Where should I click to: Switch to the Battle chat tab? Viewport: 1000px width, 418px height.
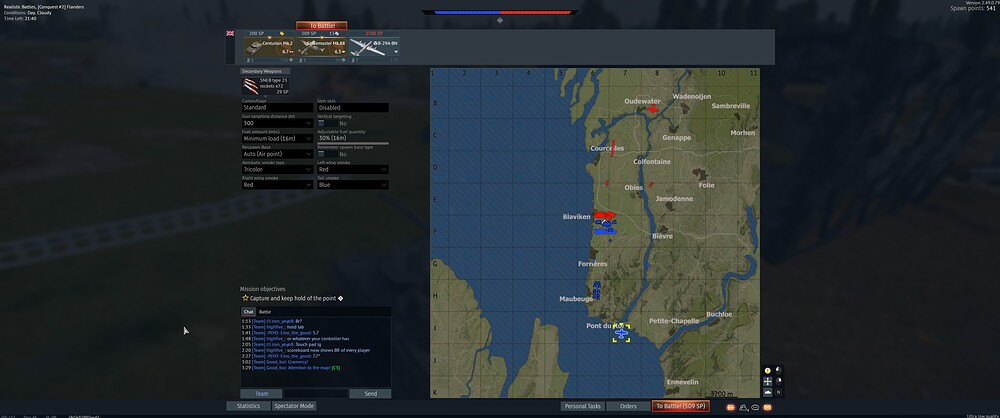tap(265, 312)
